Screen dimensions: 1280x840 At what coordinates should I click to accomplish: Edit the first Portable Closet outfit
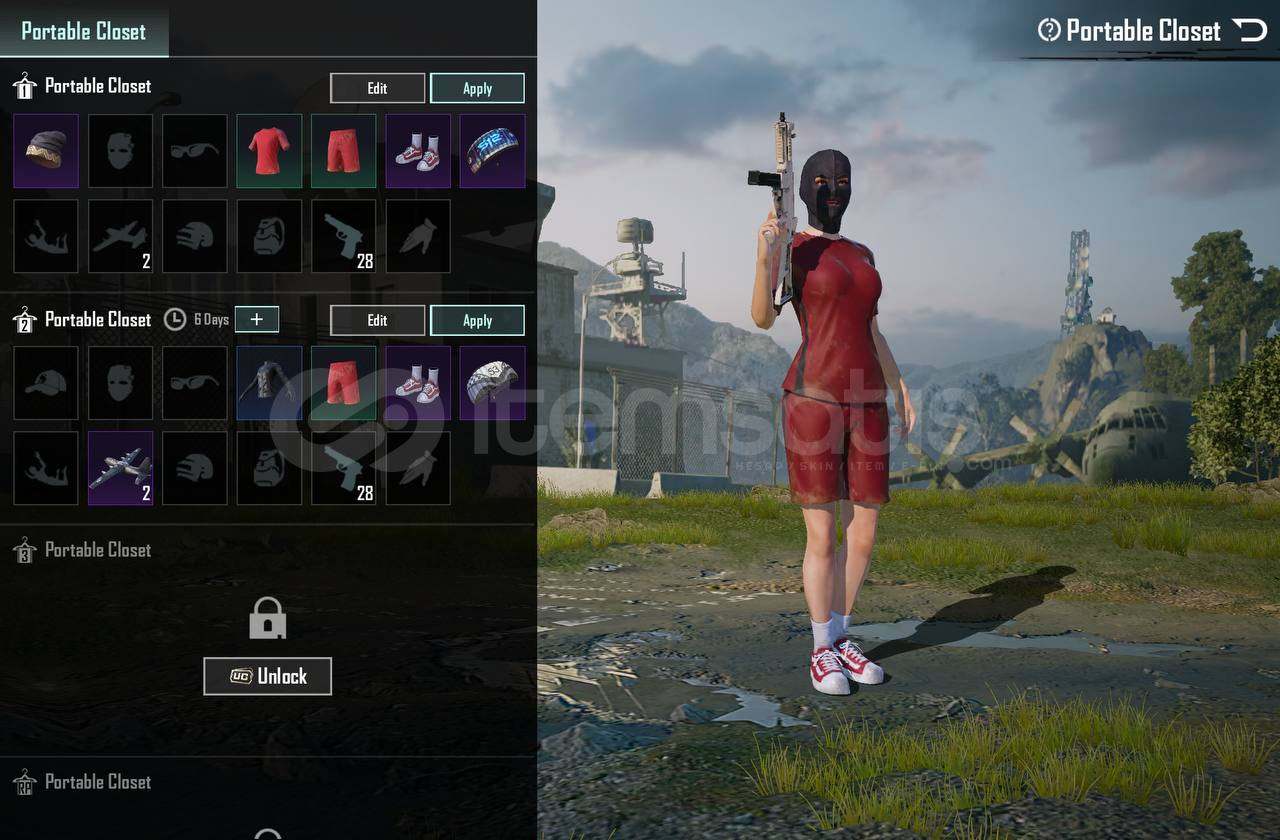point(377,88)
